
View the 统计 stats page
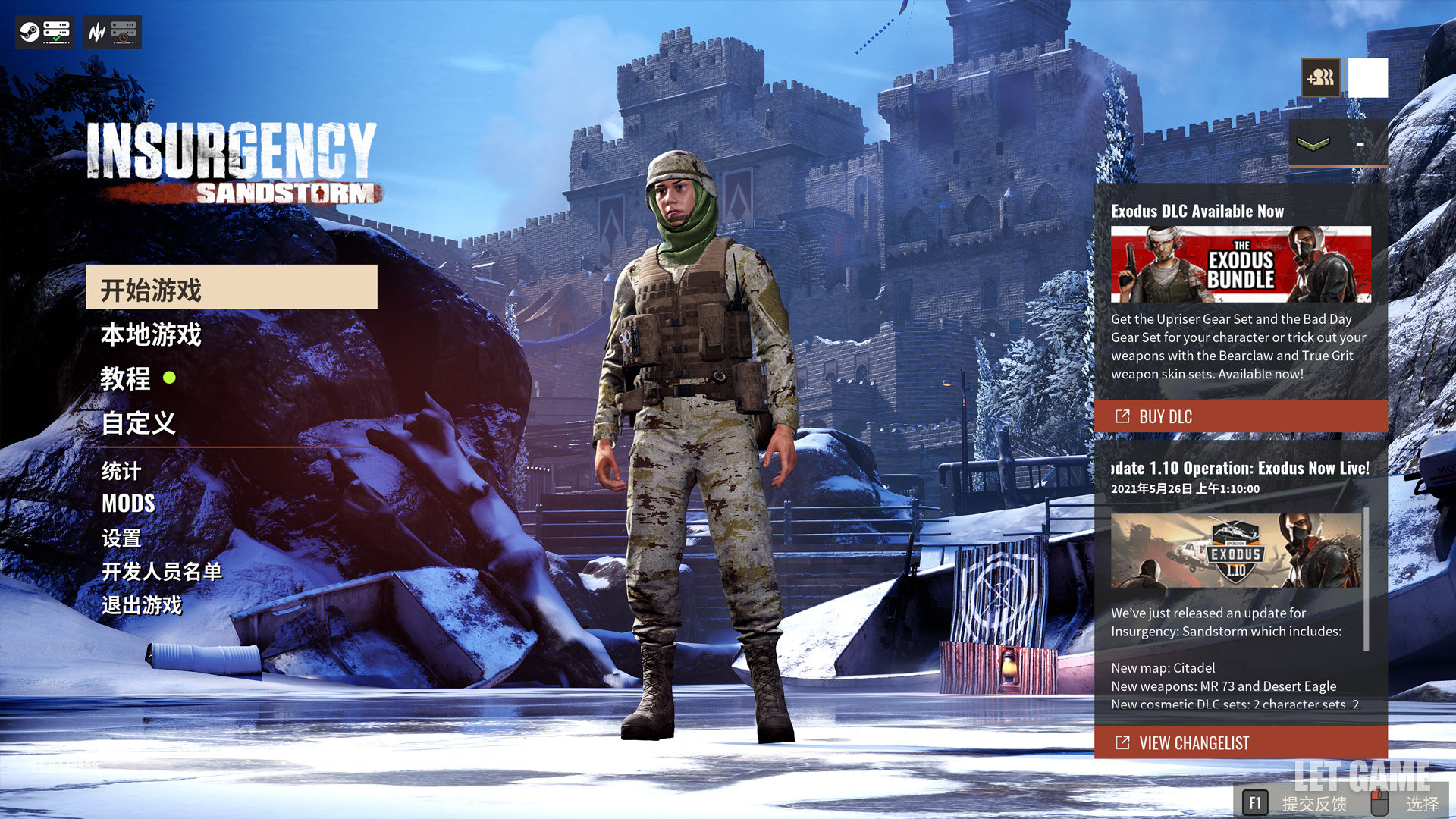coord(121,471)
